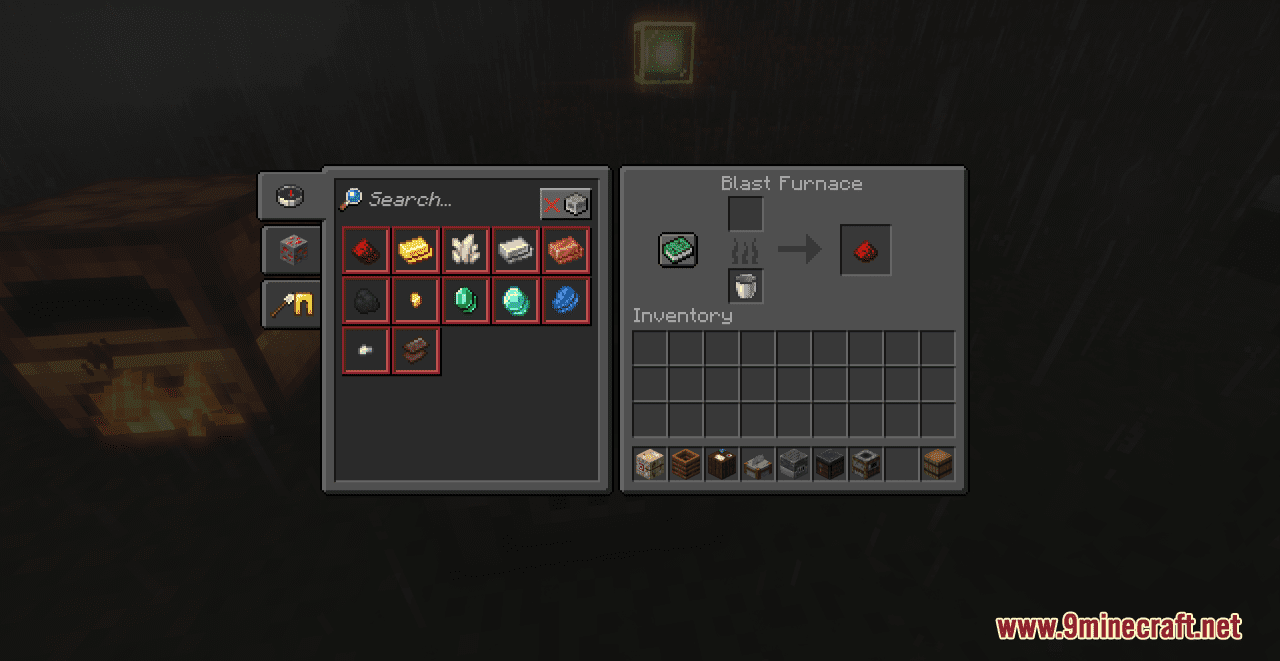Screen dimensions: 1280x661
Task: Click the bucket in the fuel slot
Action: (746, 286)
